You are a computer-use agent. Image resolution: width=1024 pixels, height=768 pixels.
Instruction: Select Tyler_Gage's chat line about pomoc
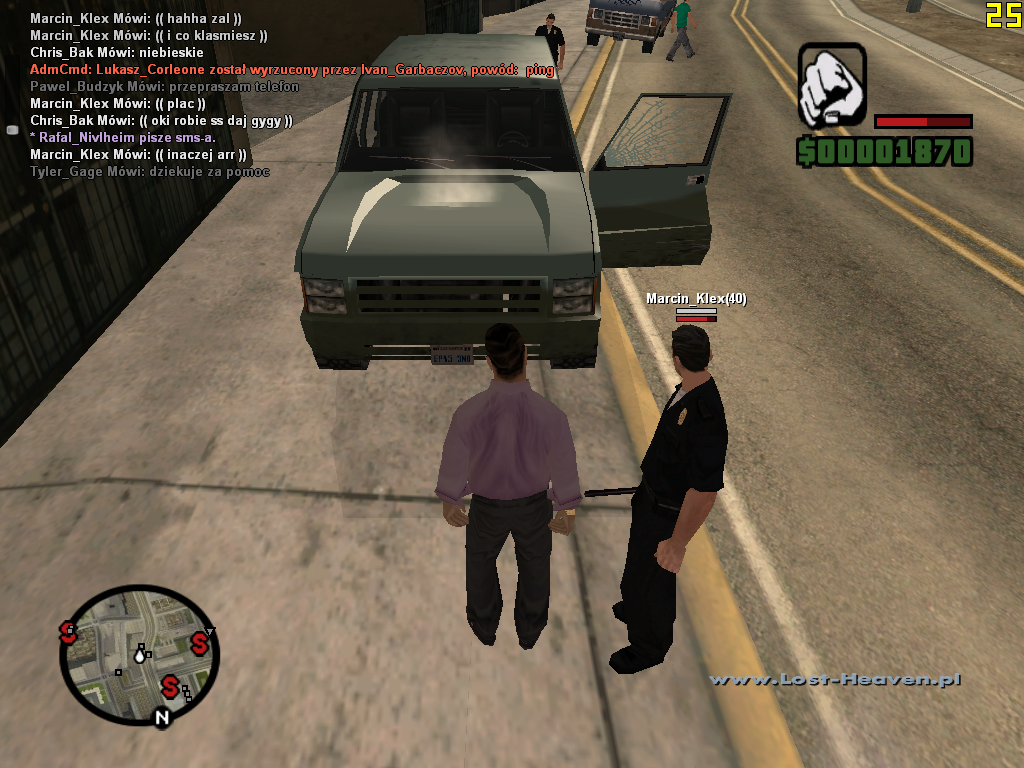(x=150, y=172)
